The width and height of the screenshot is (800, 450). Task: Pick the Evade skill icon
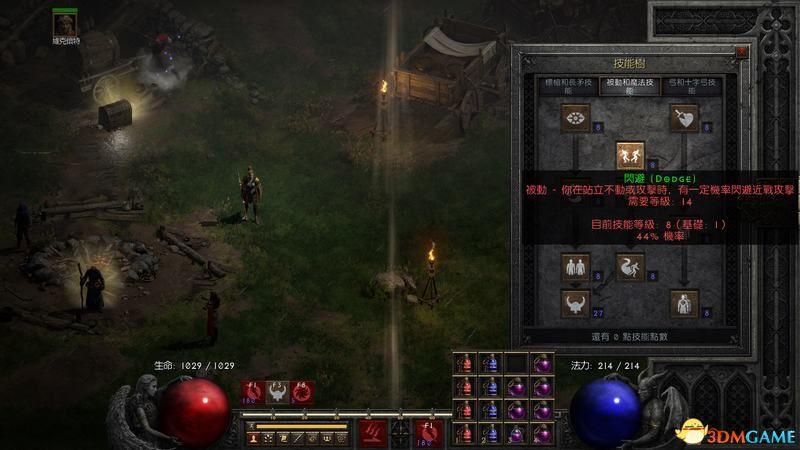point(630,267)
